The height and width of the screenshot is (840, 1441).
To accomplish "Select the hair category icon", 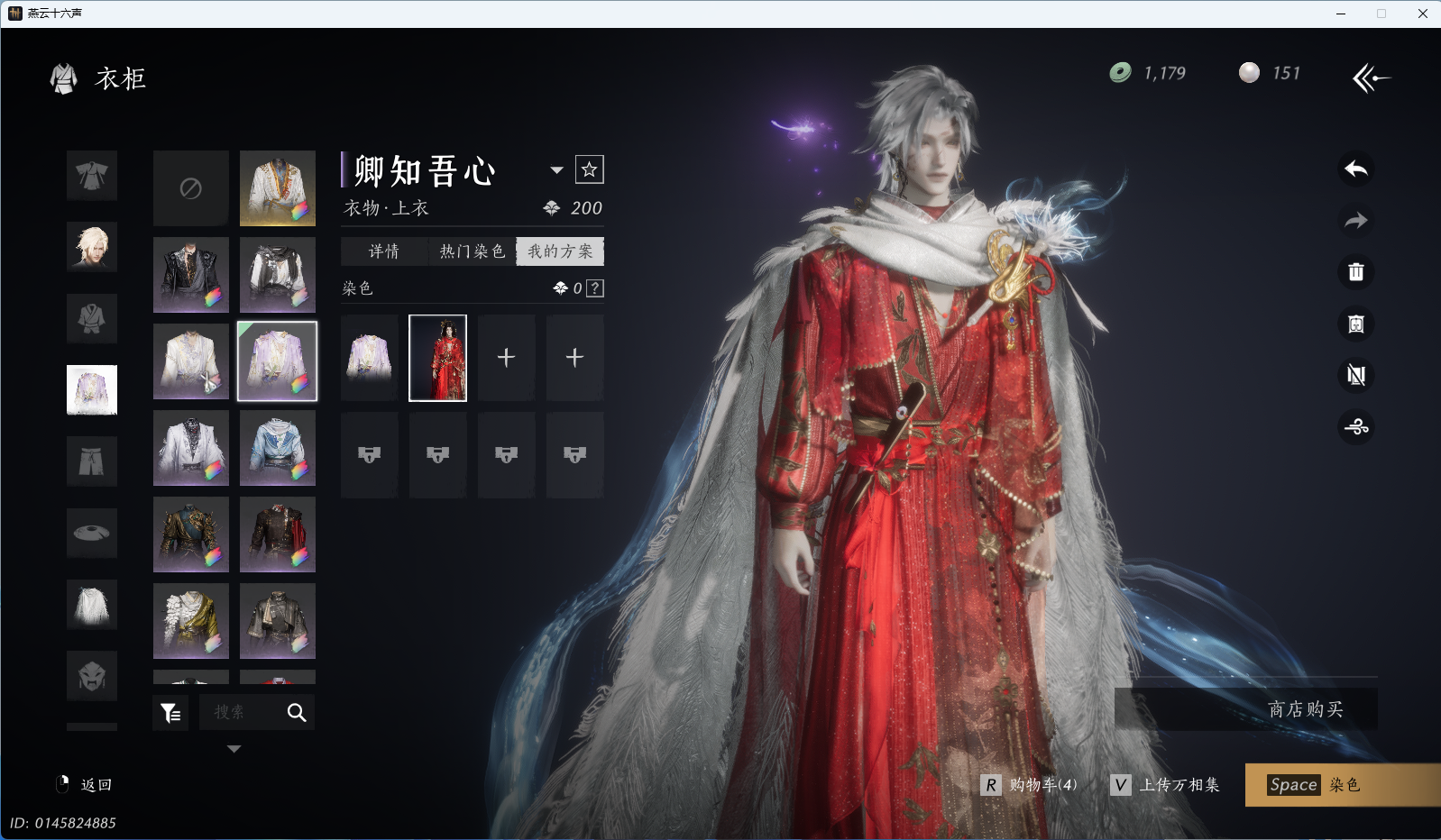I will (92, 246).
